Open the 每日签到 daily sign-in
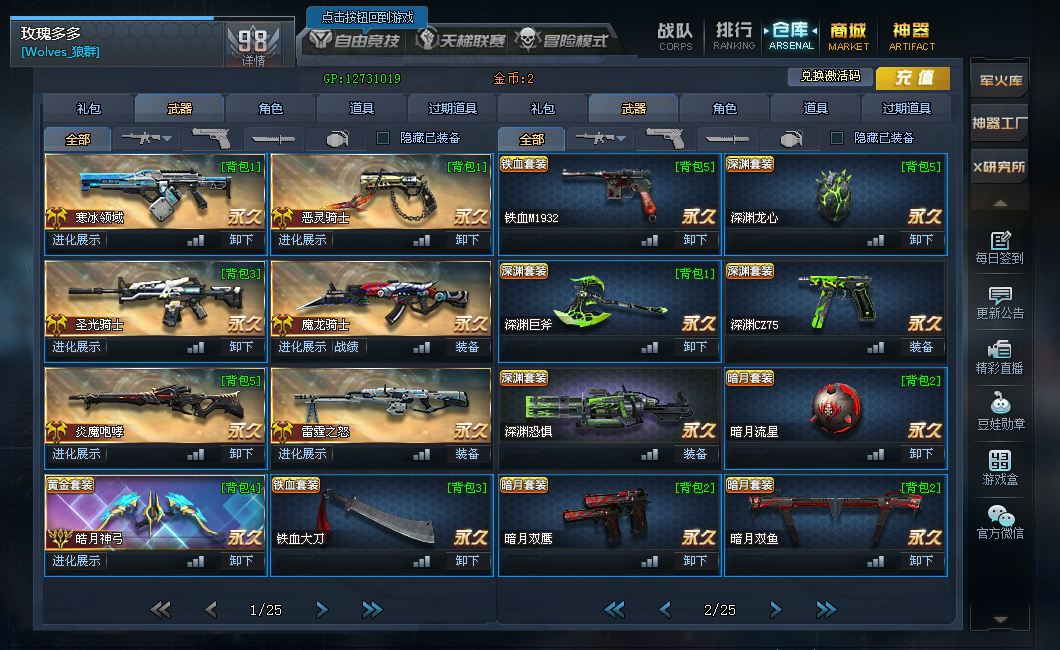The width and height of the screenshot is (1060, 650). click(999, 248)
